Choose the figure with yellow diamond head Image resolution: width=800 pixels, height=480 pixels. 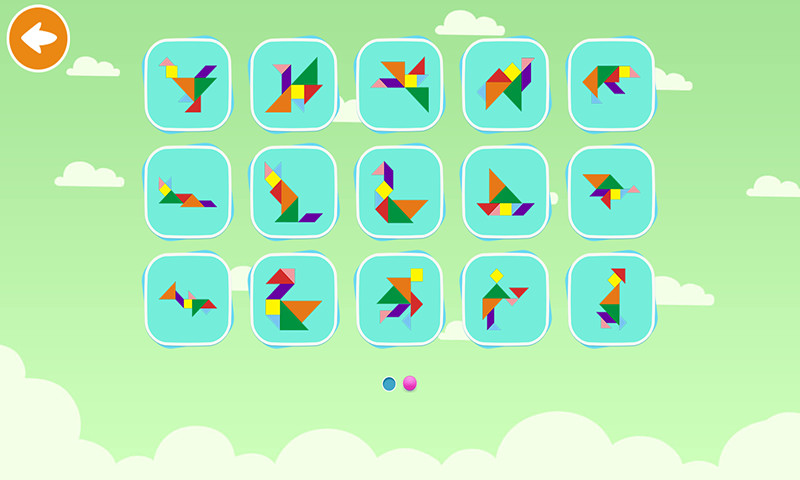click(506, 299)
